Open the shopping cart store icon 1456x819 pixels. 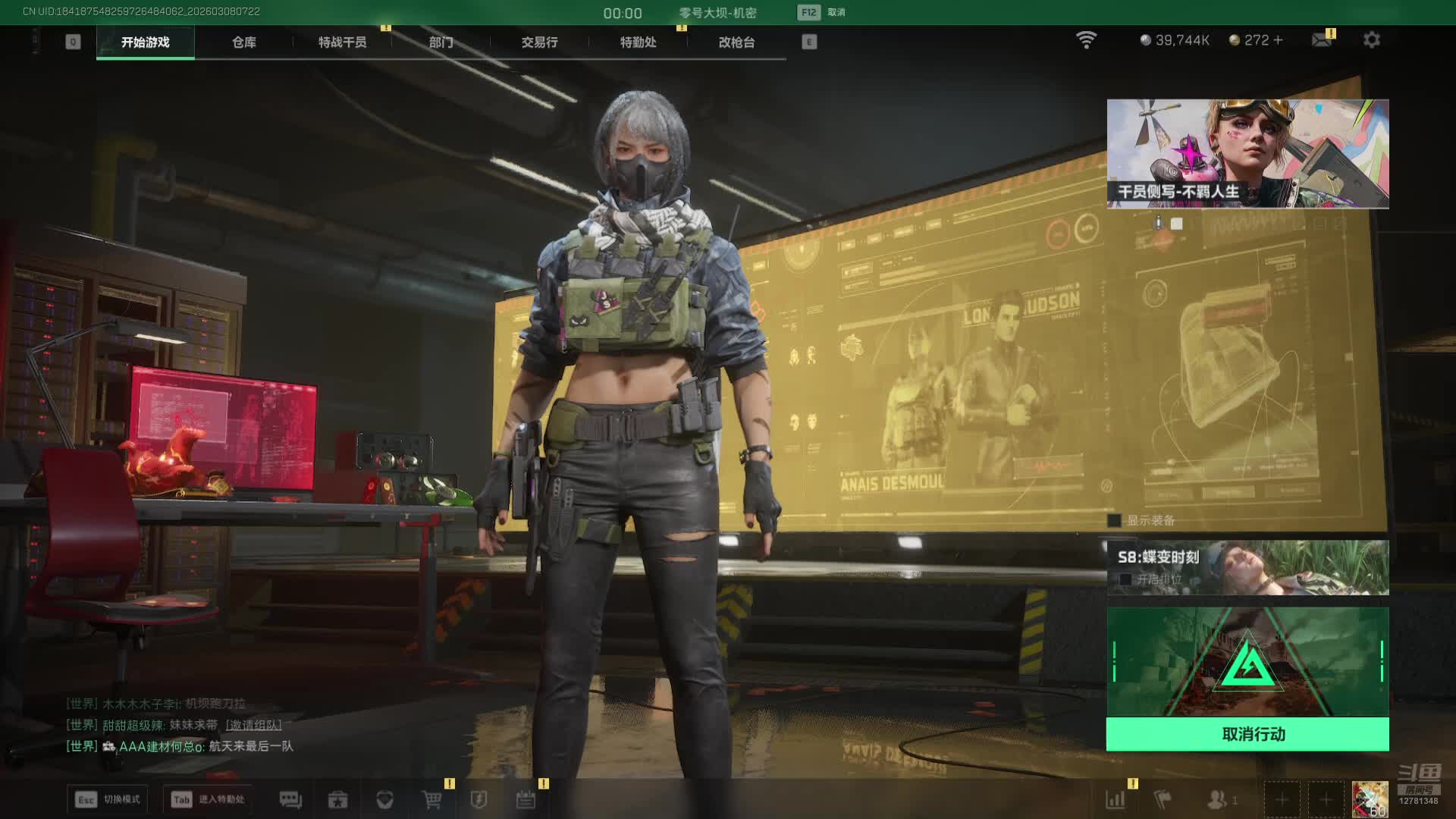(x=432, y=799)
